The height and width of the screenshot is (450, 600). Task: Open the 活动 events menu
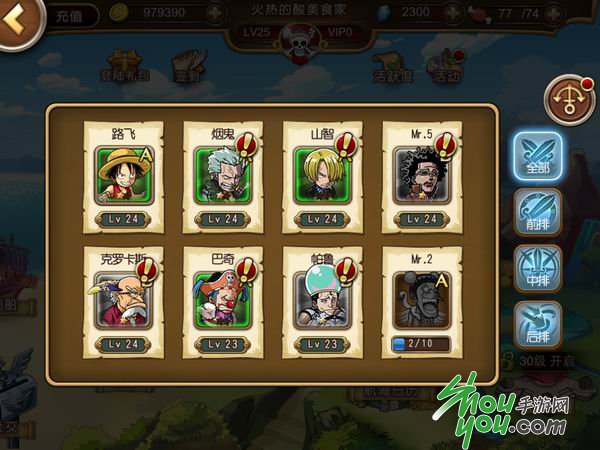445,67
